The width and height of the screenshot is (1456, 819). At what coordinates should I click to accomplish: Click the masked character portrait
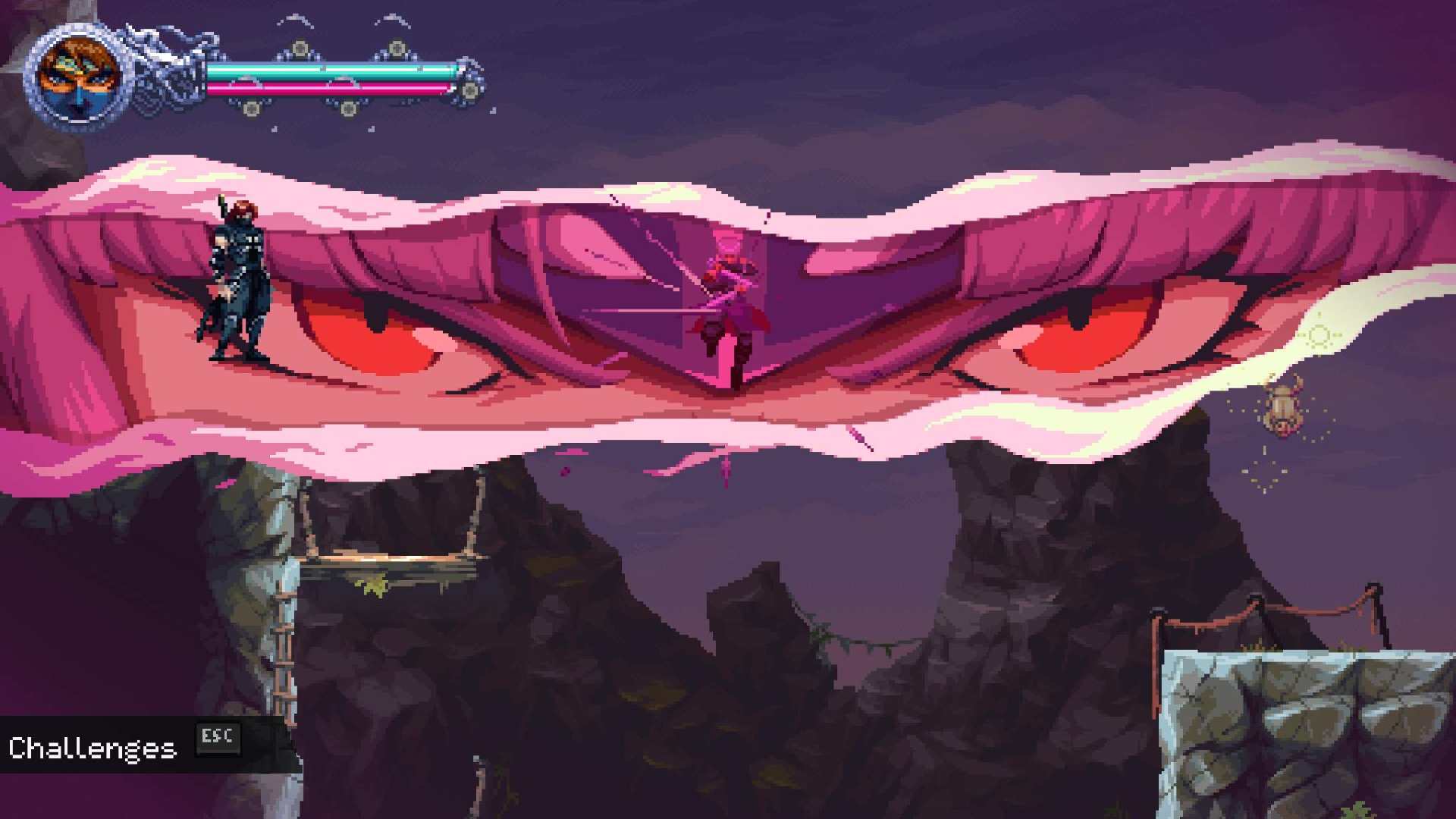pos(79,77)
